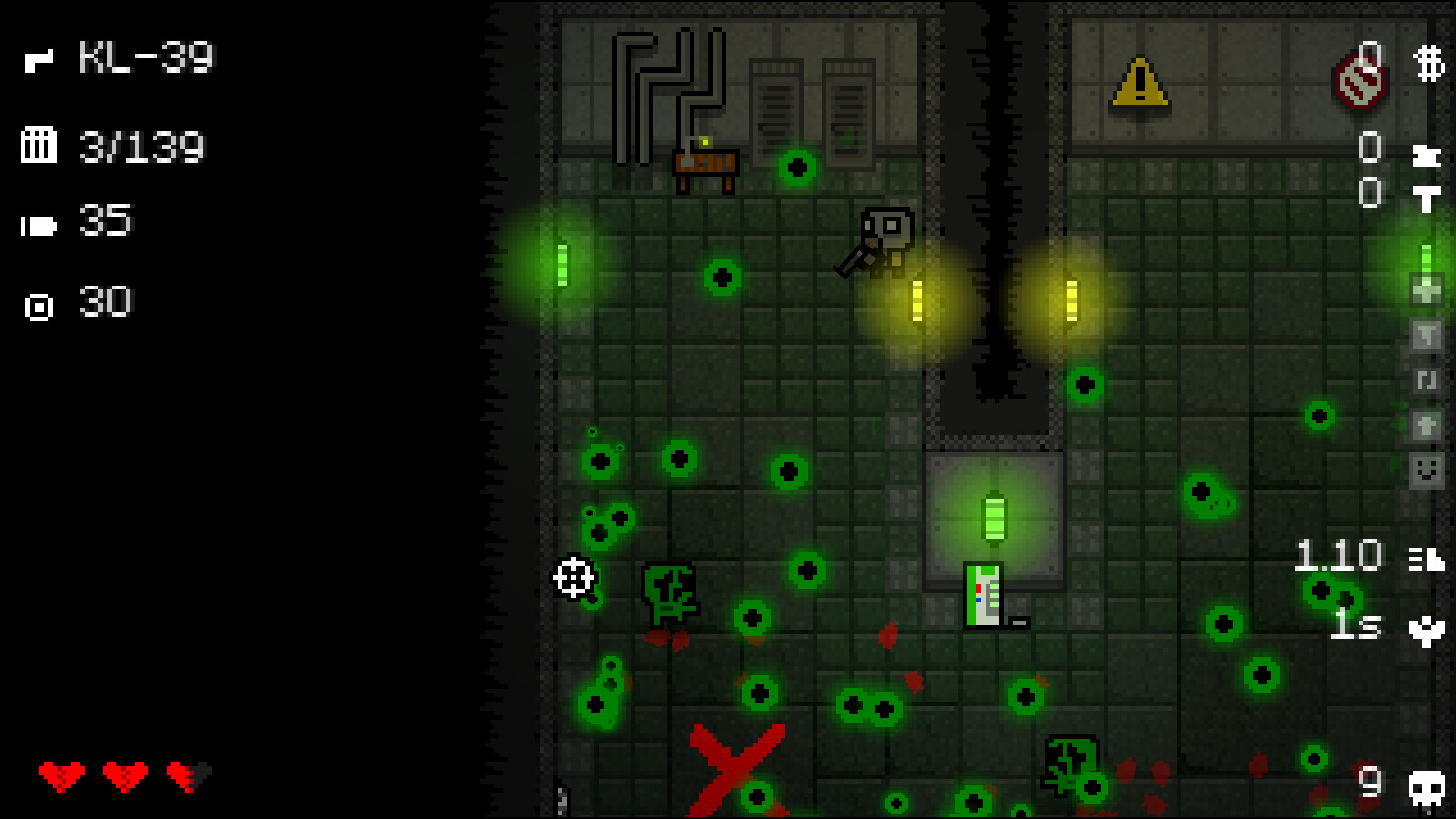Click the glowing green battery pickup
Screen dimensions: 1456x819
994,516
